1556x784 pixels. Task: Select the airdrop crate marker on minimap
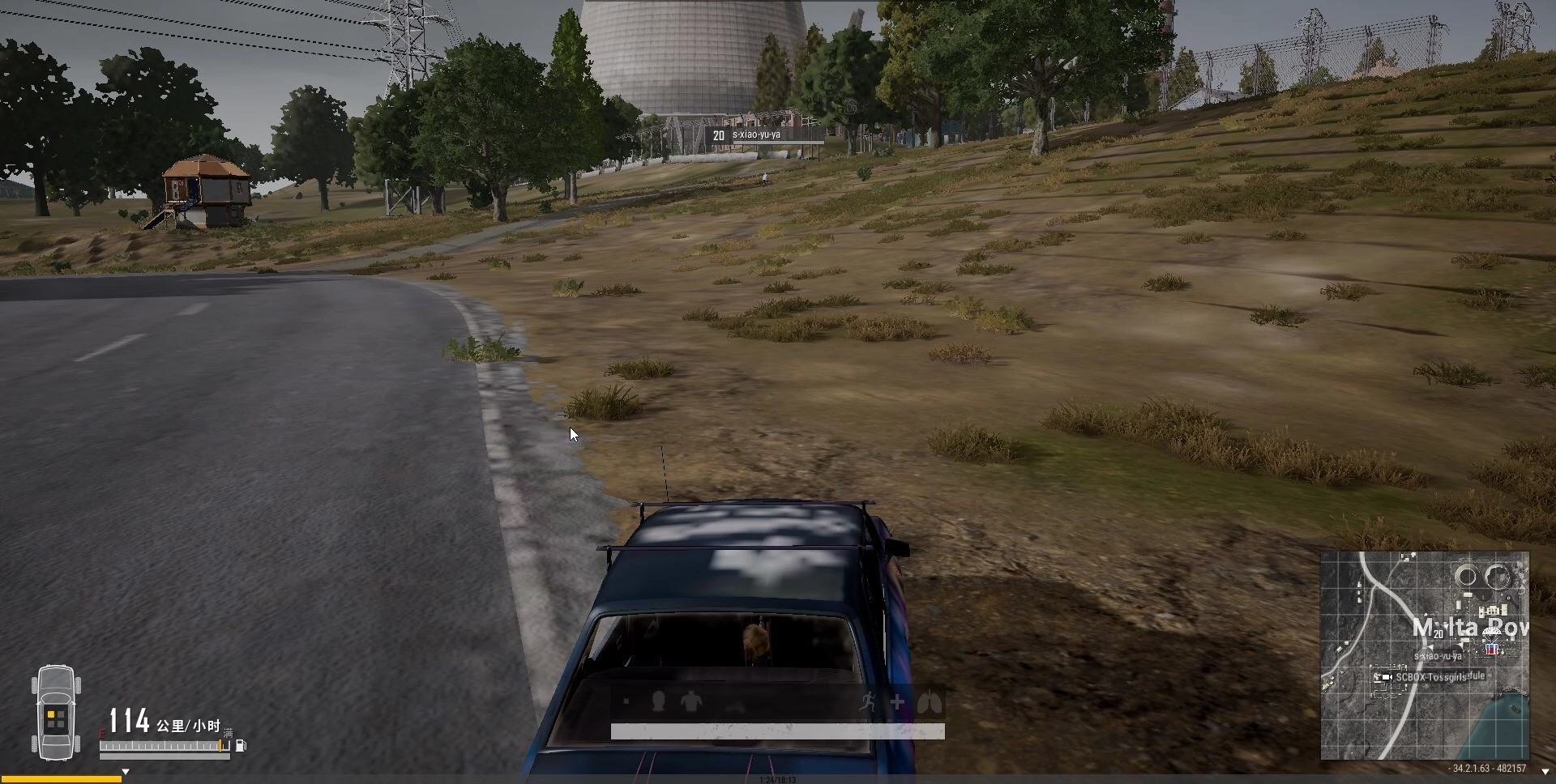pos(1490,649)
